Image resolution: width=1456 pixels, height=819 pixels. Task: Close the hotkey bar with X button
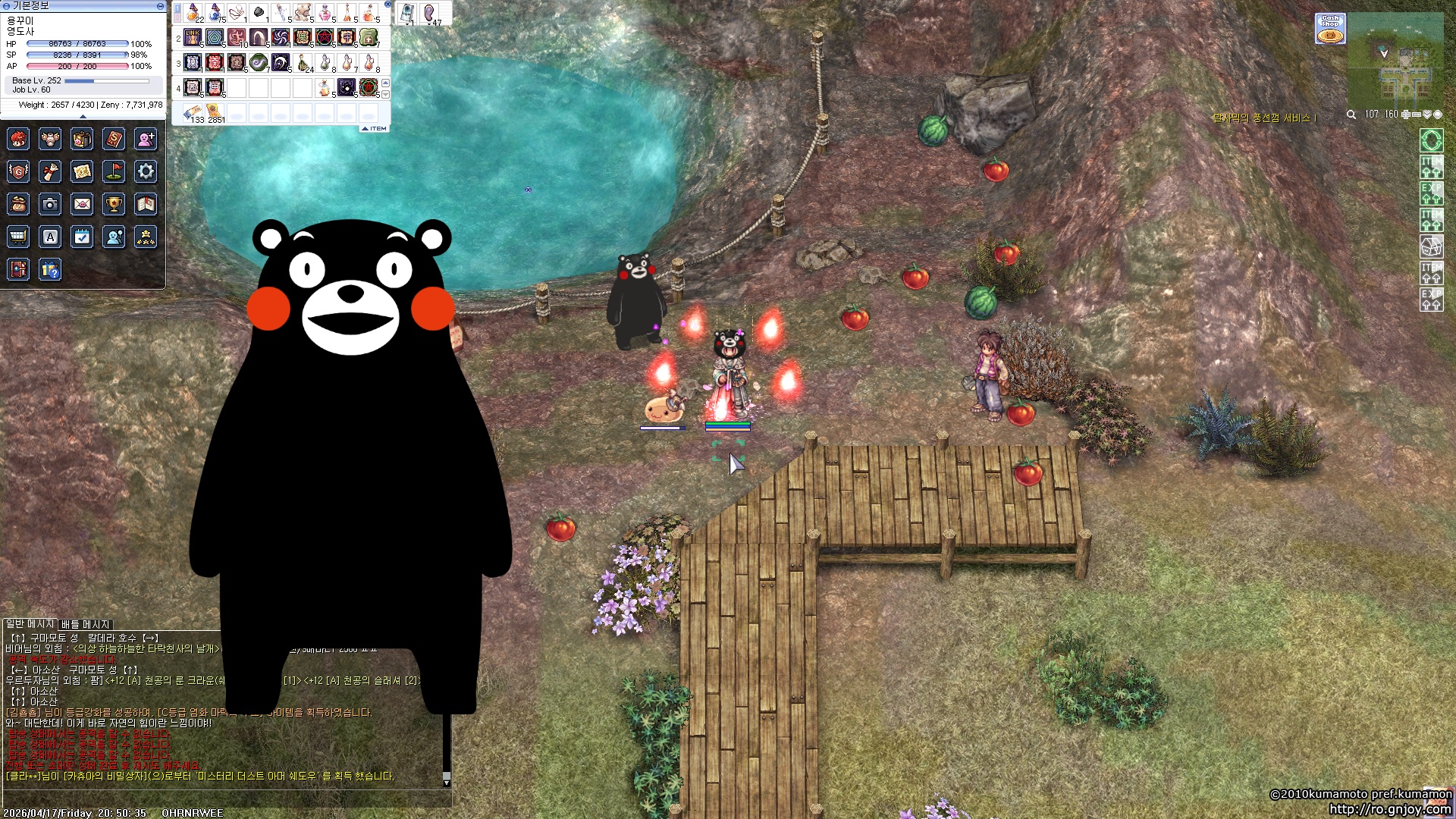[x=388, y=5]
